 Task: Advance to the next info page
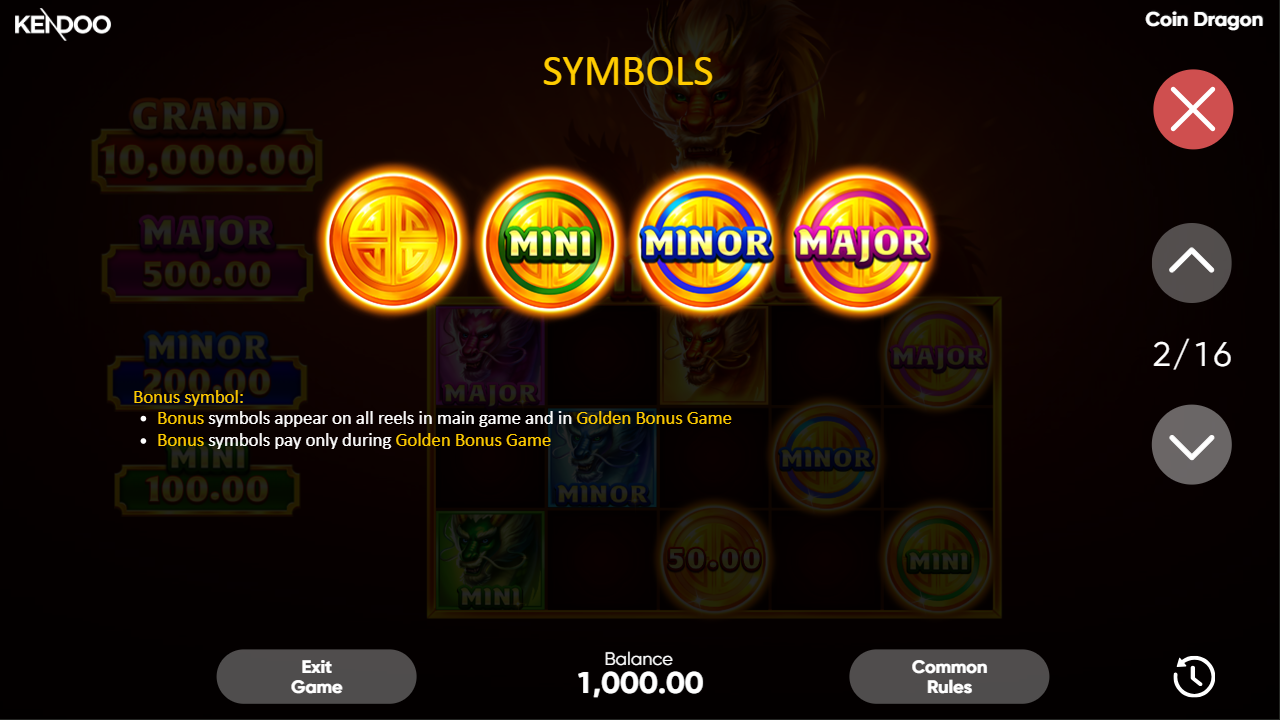pyautogui.click(x=1191, y=443)
